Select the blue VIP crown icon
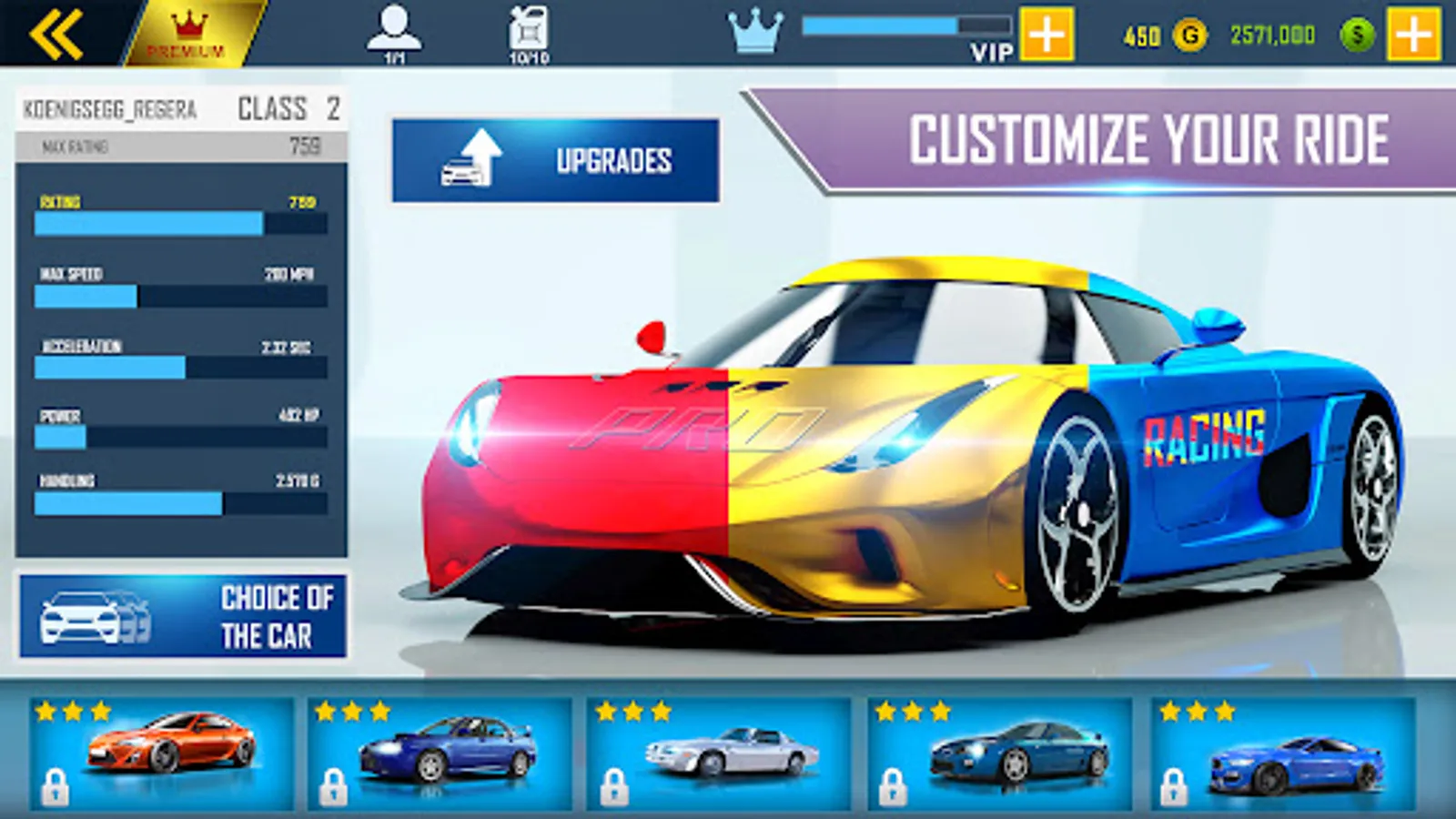Screen dimensions: 1456x819 tap(755, 33)
